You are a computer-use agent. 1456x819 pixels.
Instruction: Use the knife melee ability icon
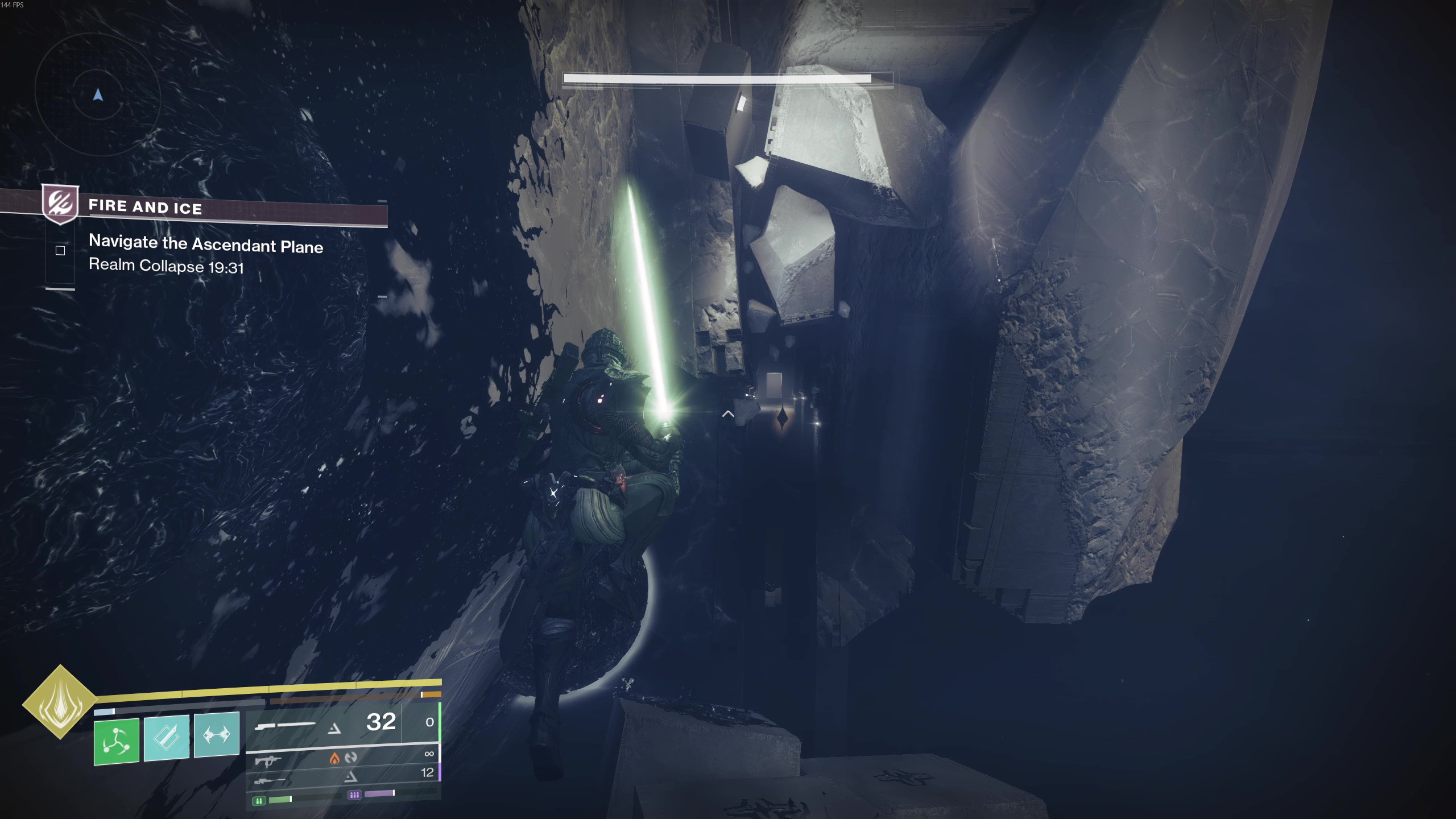click(x=166, y=738)
